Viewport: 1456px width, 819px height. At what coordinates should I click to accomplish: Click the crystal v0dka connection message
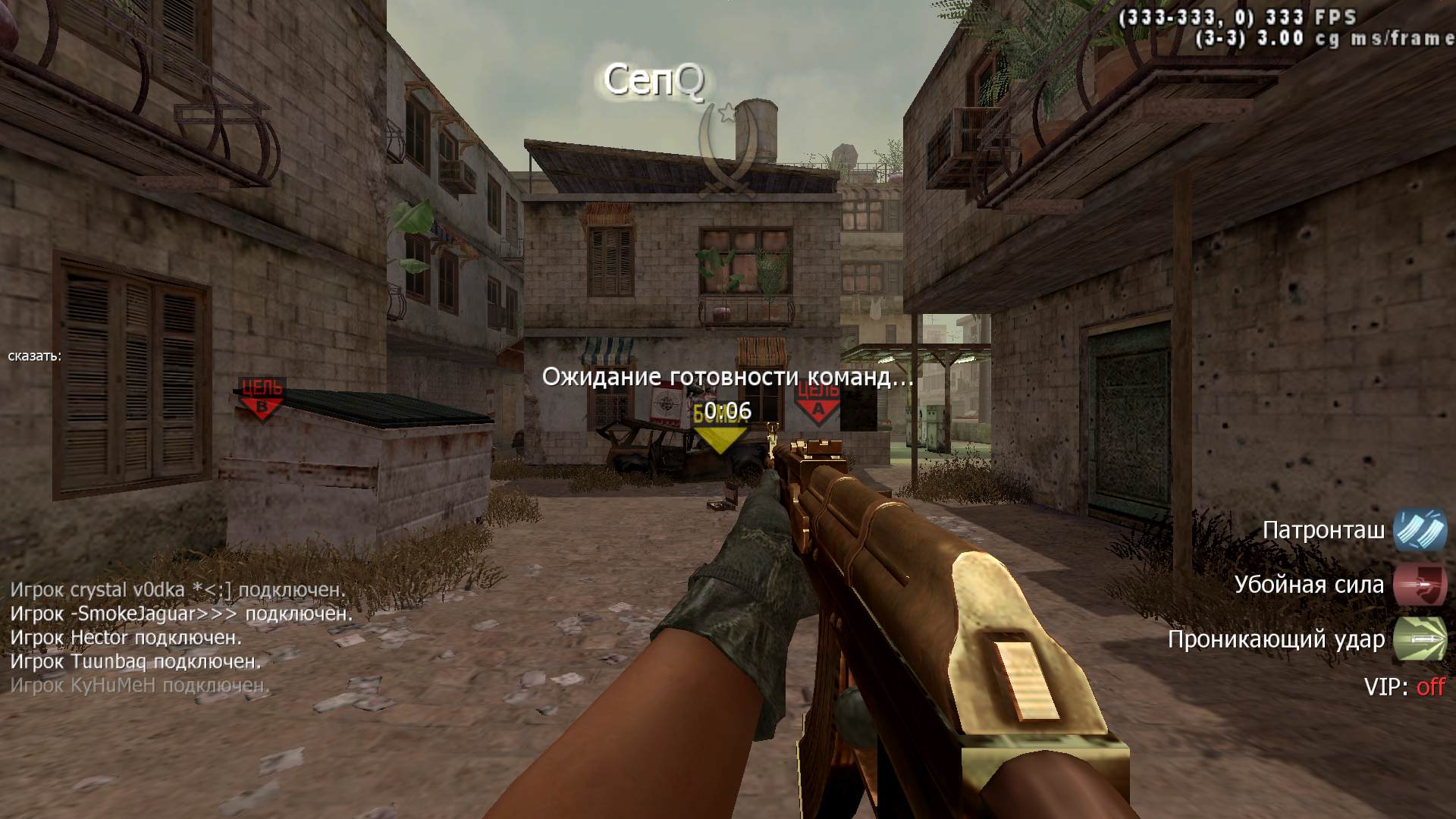pos(178,589)
